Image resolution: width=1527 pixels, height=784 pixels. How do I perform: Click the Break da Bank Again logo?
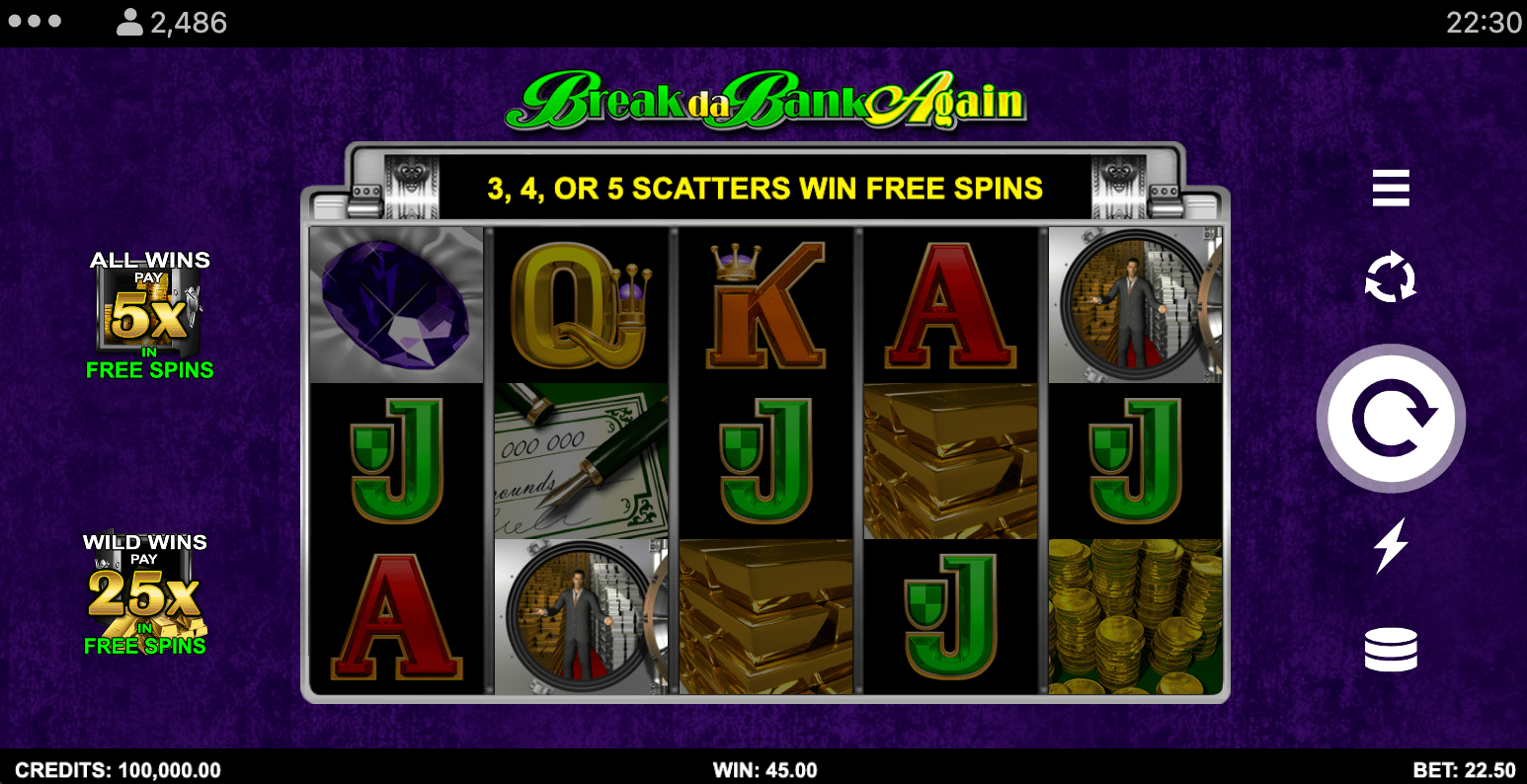pyautogui.click(x=763, y=98)
